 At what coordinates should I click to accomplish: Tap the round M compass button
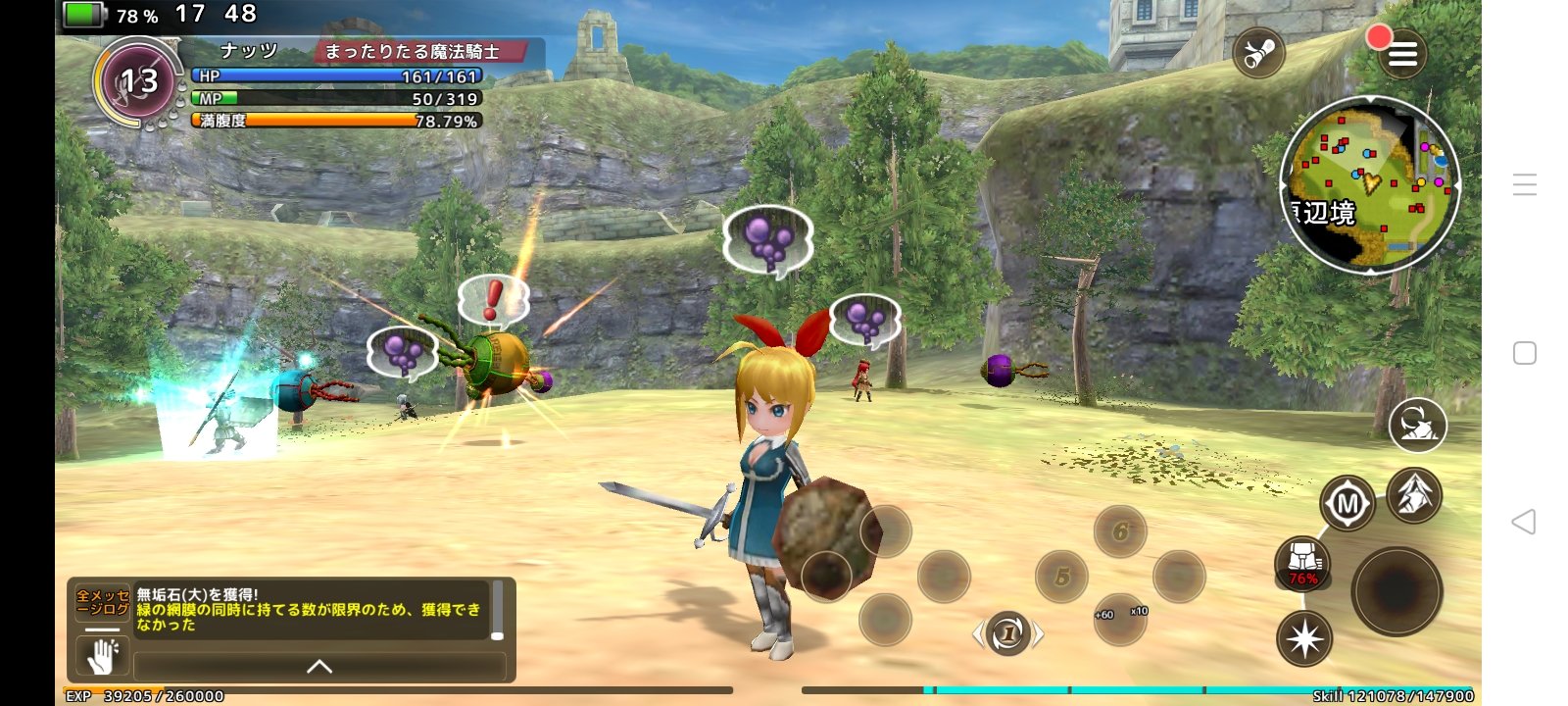click(x=1347, y=504)
